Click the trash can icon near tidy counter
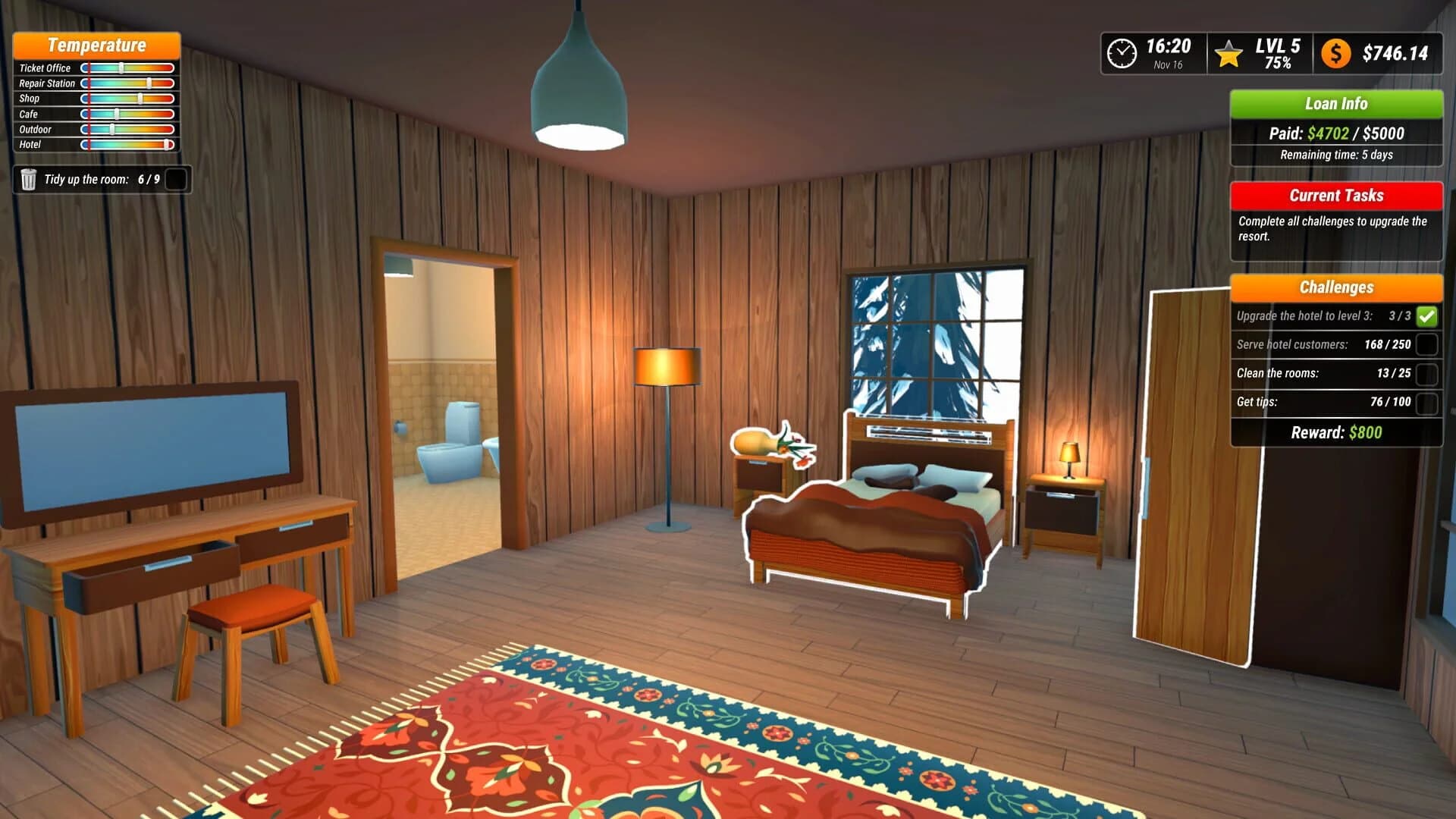The image size is (1456, 819). 29,180
